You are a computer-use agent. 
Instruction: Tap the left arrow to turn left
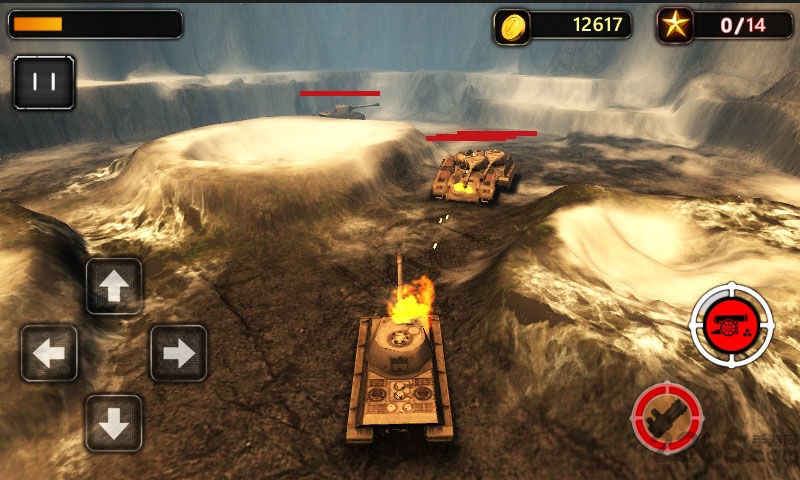[49, 353]
